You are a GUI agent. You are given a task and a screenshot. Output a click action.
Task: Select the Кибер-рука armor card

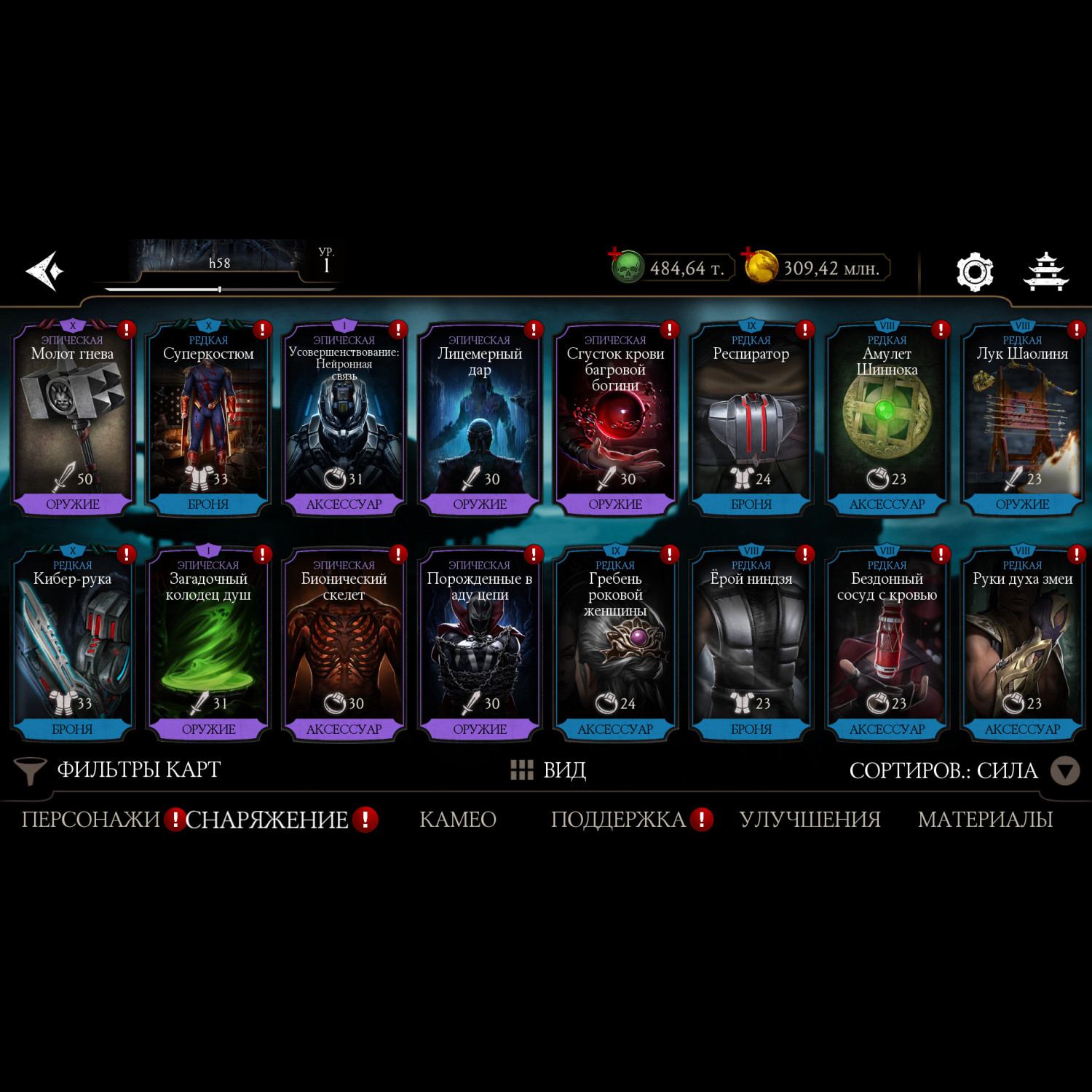coord(72,644)
